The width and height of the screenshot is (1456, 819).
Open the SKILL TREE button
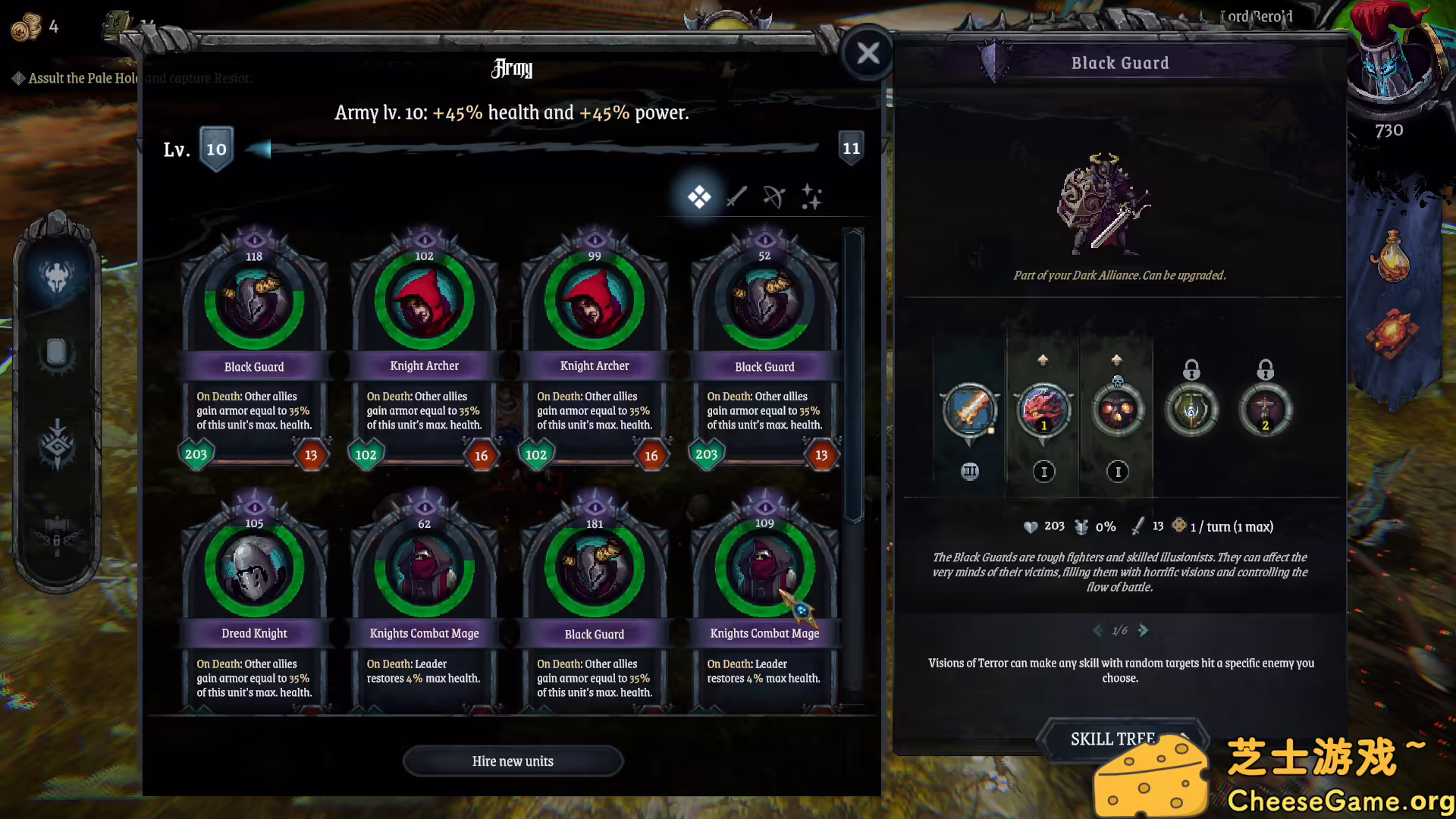(x=1116, y=738)
